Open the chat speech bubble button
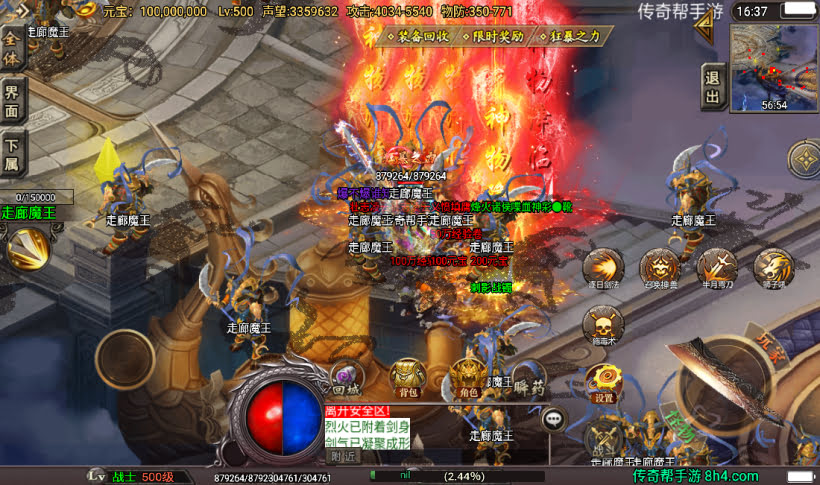The image size is (820, 485). pyautogui.click(x=553, y=420)
